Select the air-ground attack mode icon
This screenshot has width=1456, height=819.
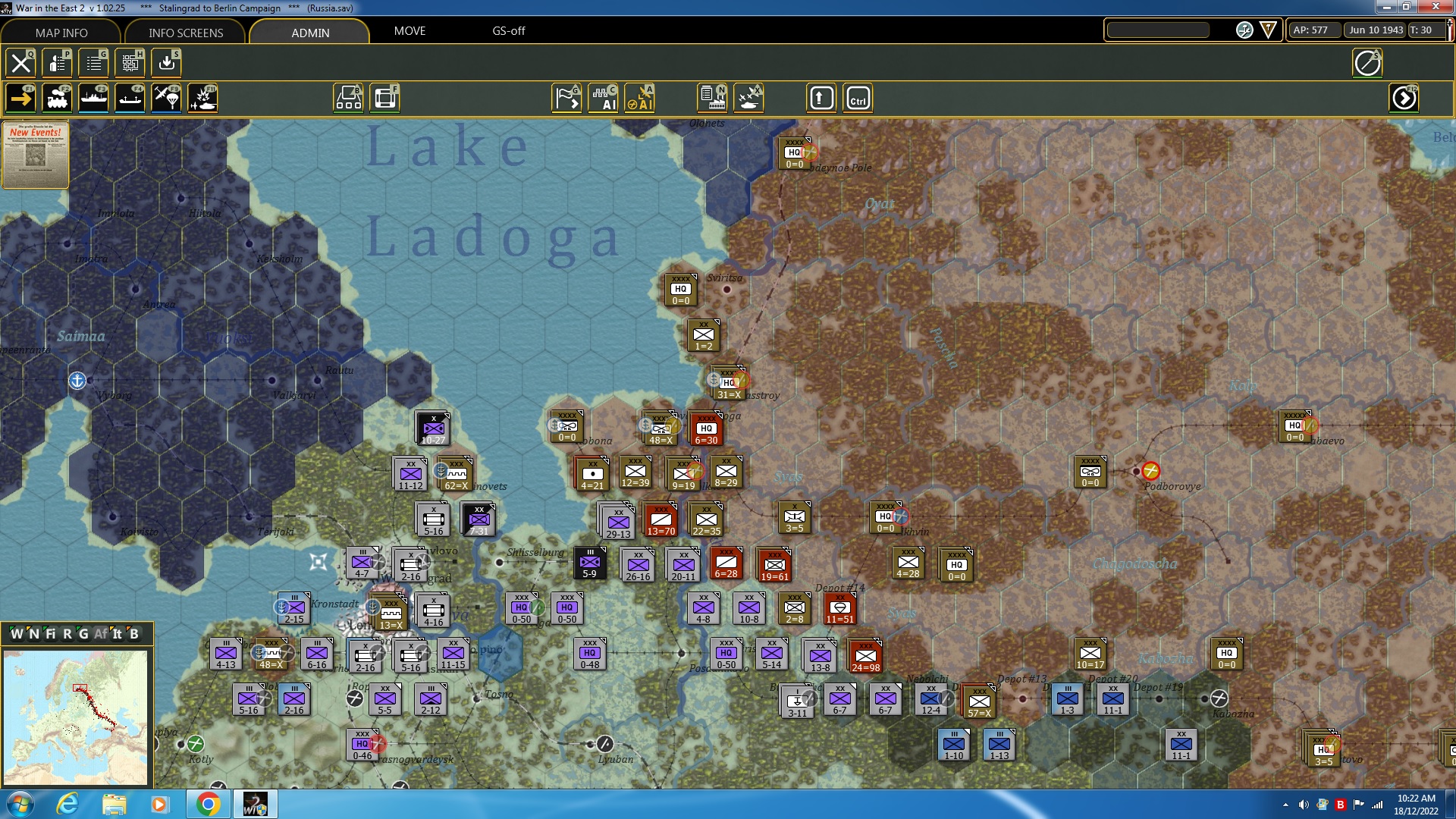[x=202, y=98]
